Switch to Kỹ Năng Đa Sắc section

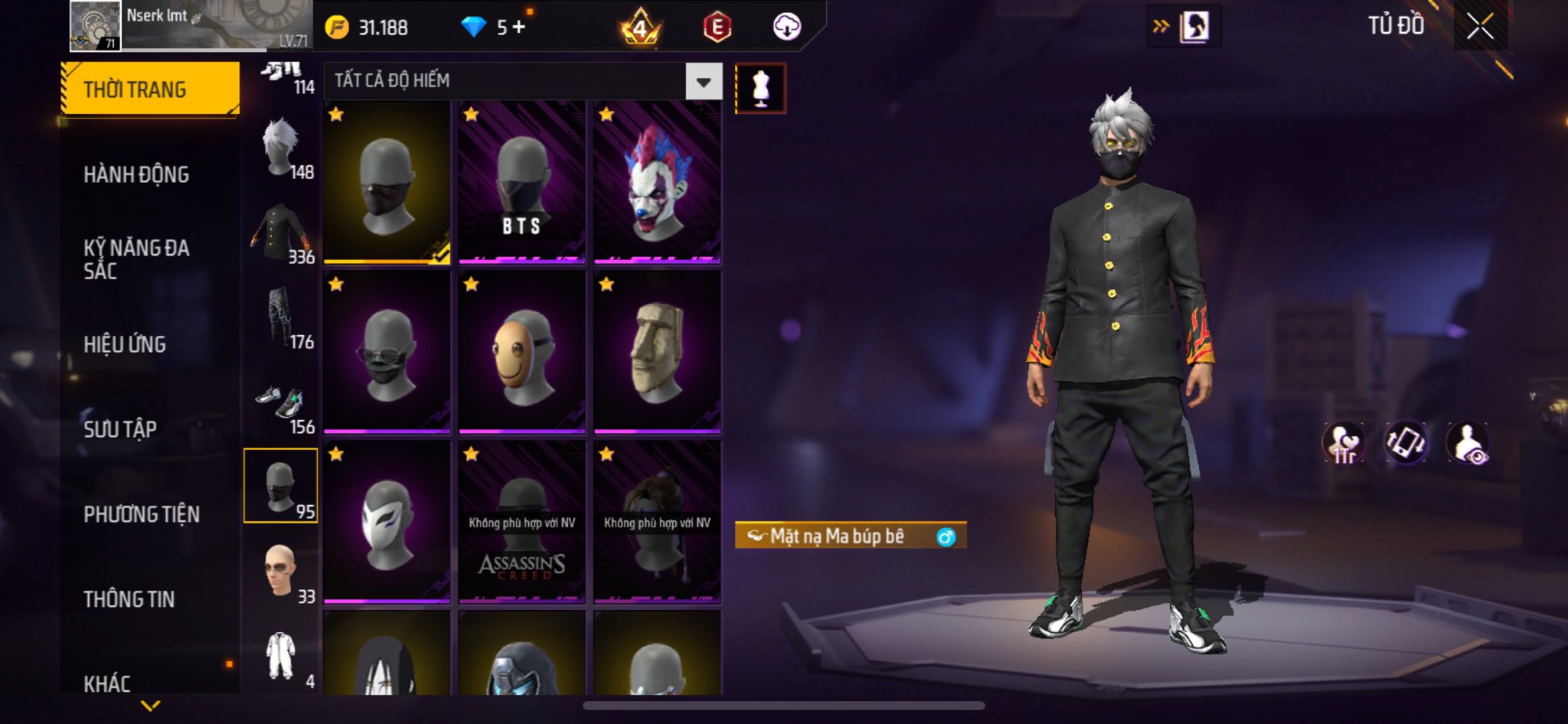click(136, 259)
